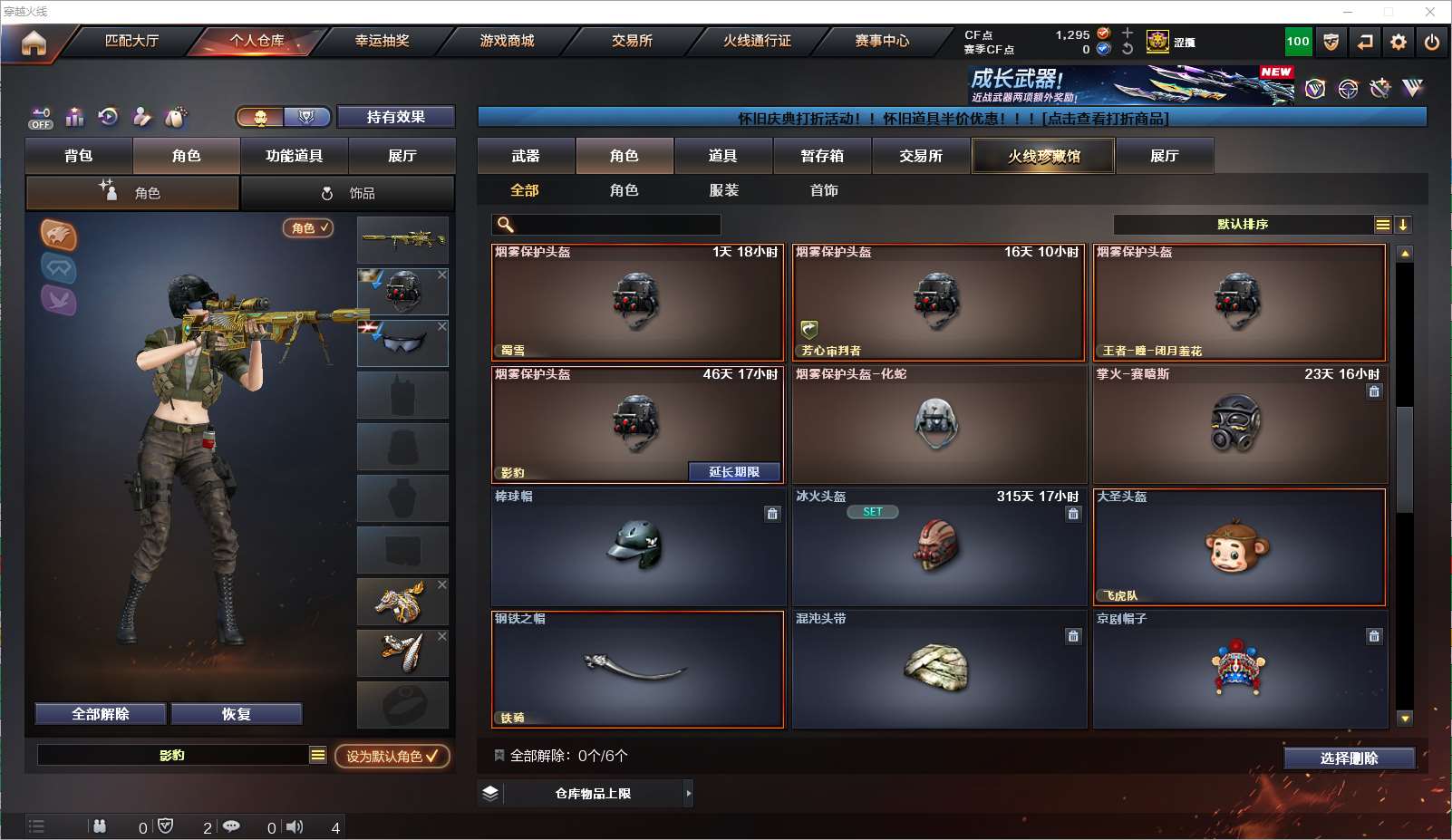Show the 首饰 accessories filter
The image size is (1452, 840).
coord(824,190)
